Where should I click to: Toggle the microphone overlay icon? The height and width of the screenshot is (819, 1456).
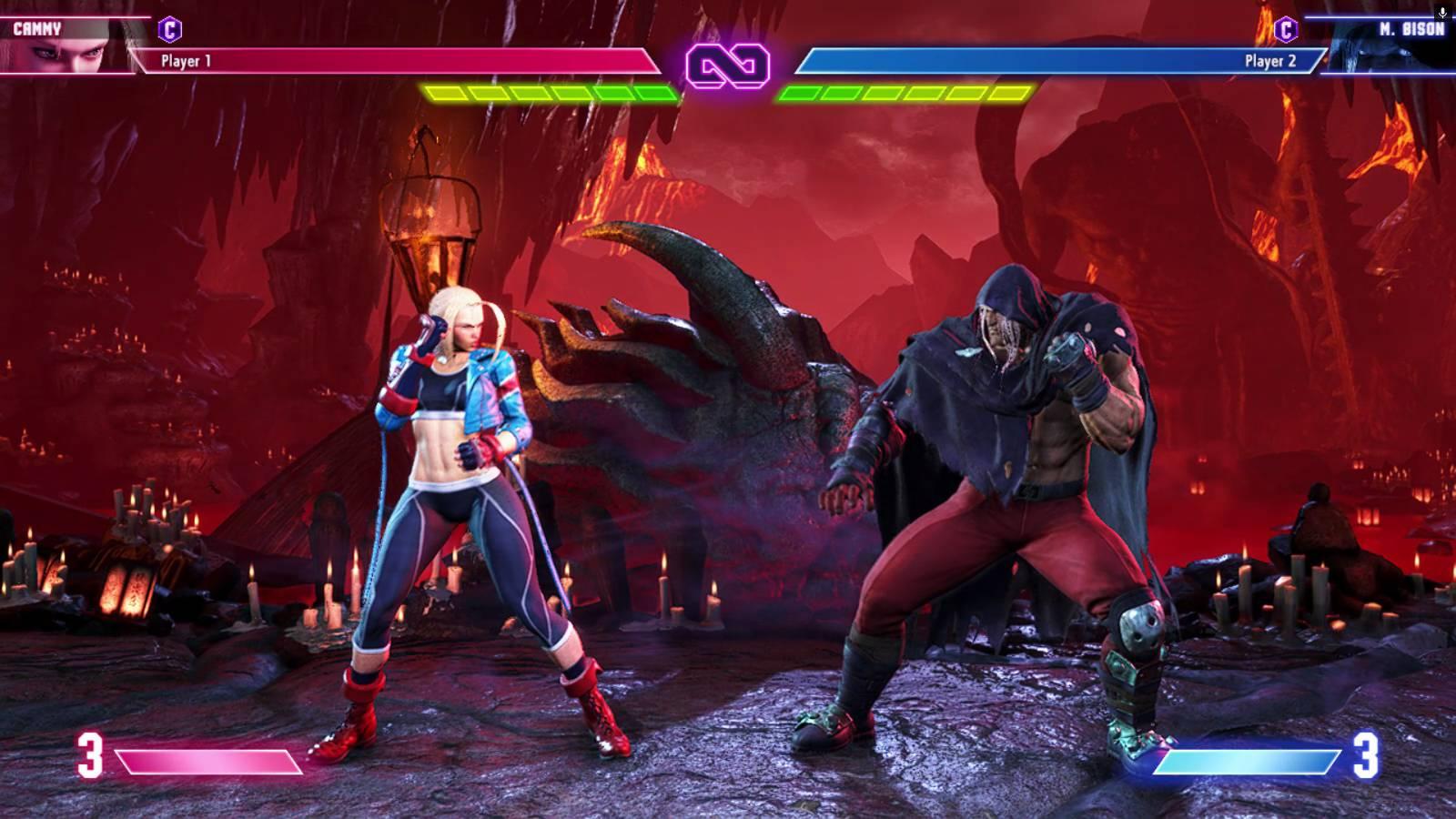coord(1442,13)
